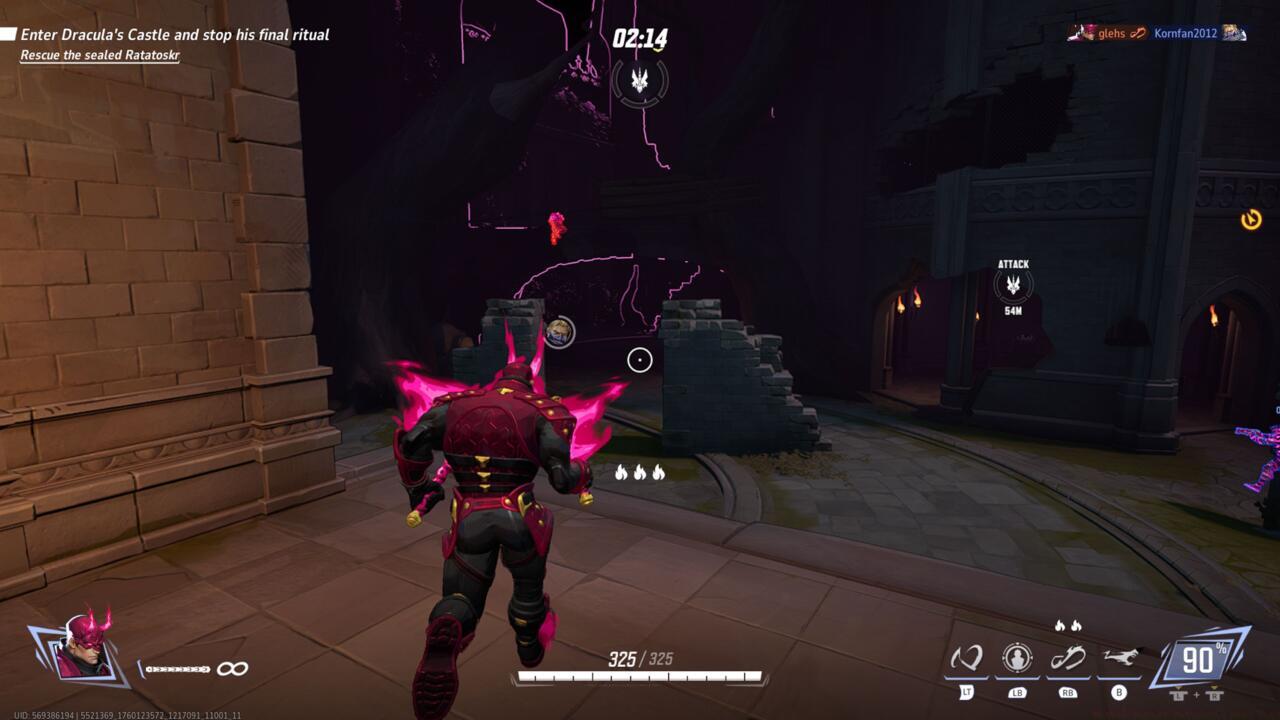The height and width of the screenshot is (720, 1280).
Task: Toggle the infinity ammo indicator
Action: tap(233, 668)
